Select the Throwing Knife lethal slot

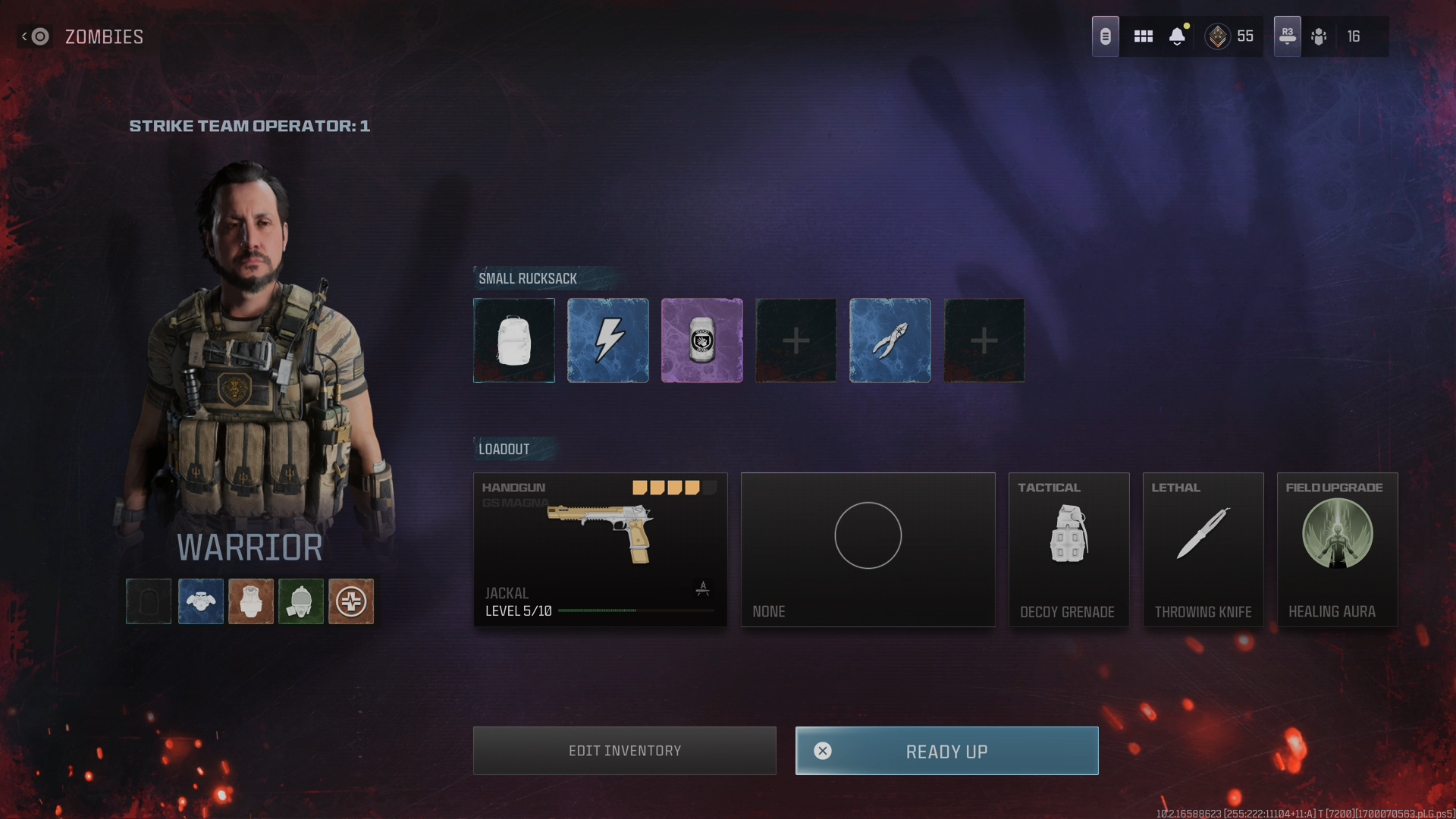point(1203,550)
